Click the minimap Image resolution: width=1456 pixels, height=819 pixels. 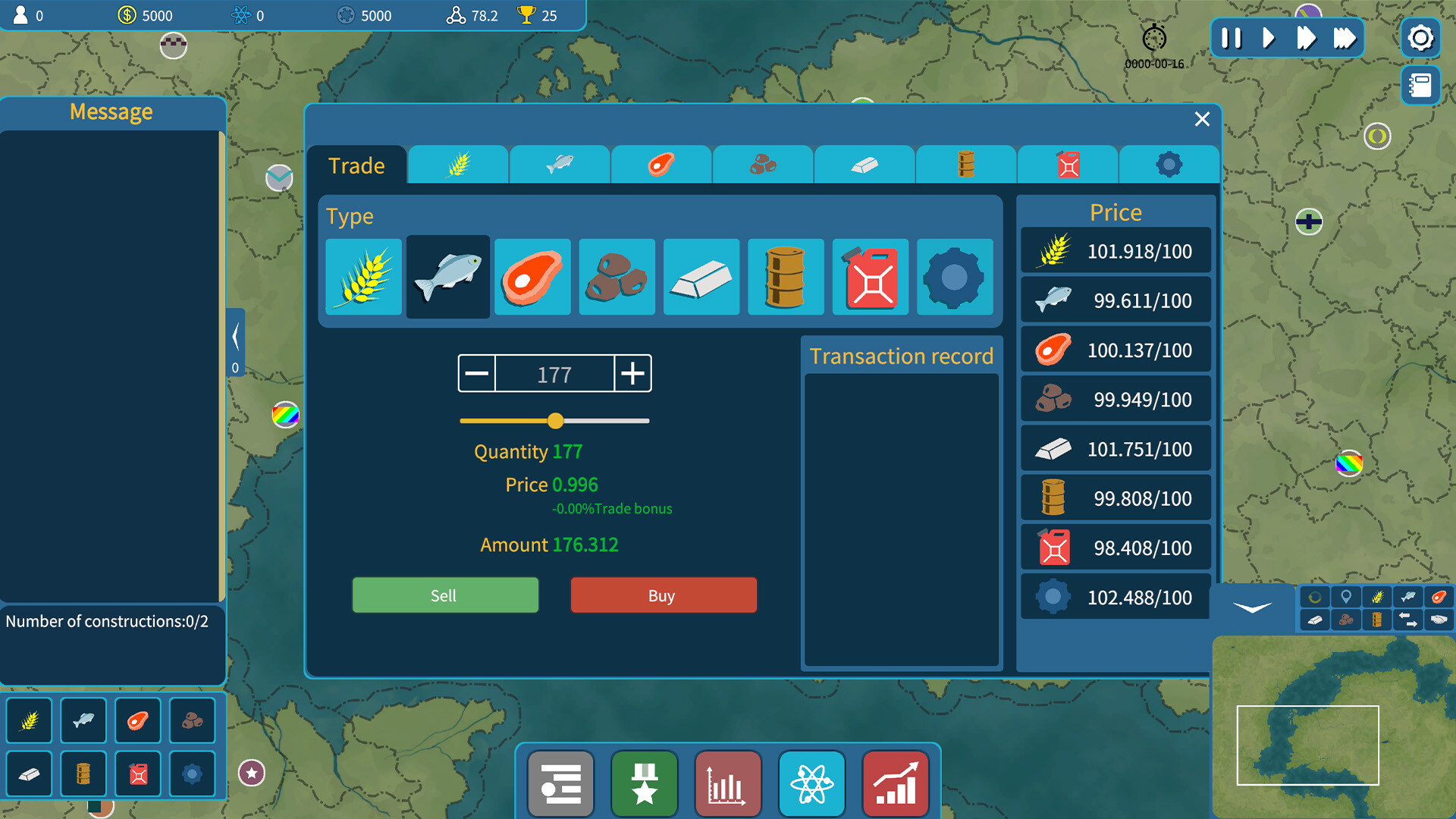[1333, 726]
